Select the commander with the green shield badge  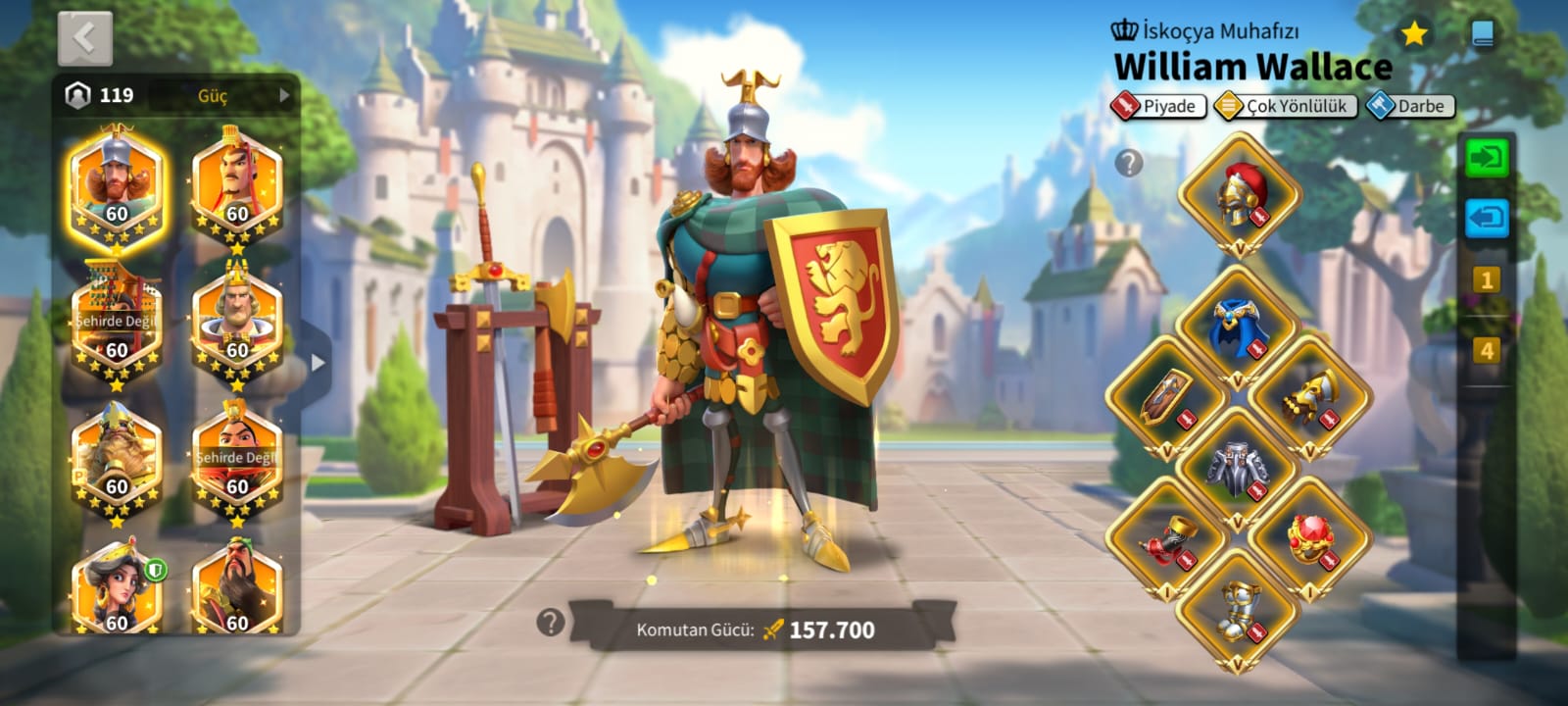click(117, 590)
